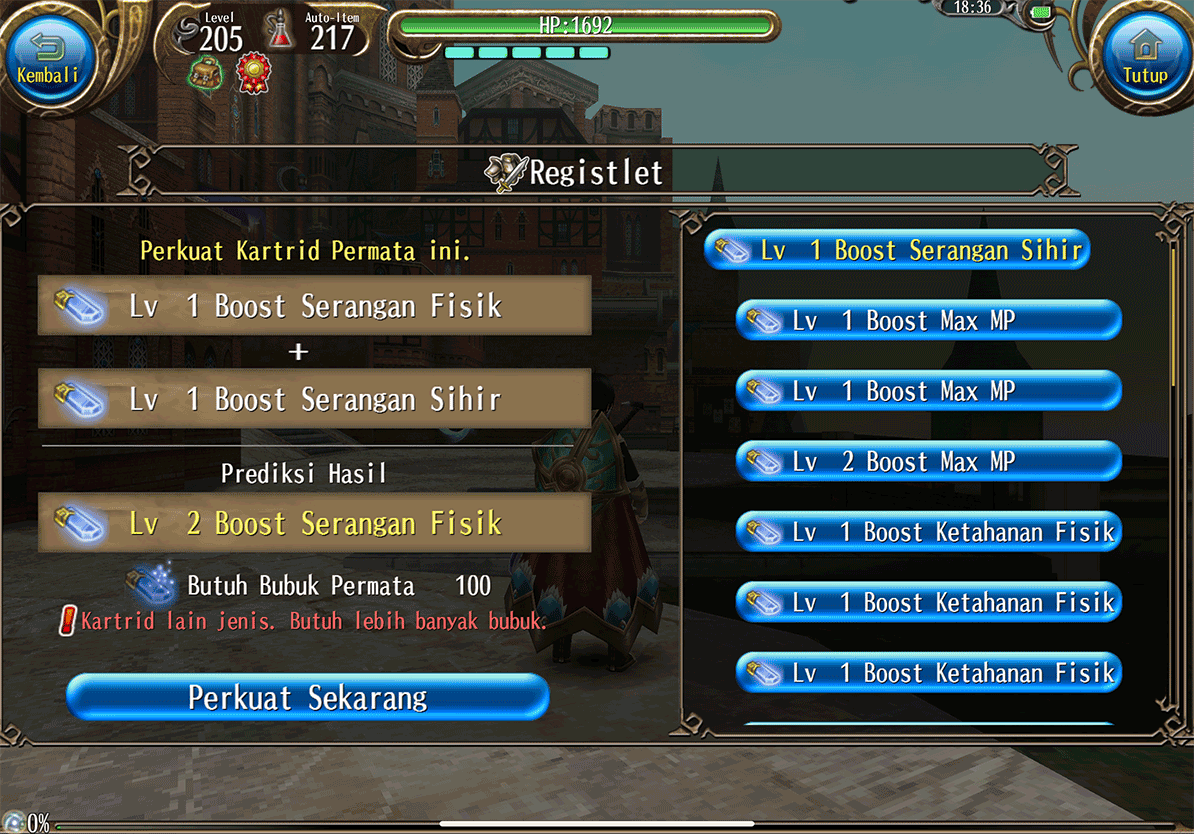Go back with the Kembali button
This screenshot has height=834, width=1194.
[48, 57]
